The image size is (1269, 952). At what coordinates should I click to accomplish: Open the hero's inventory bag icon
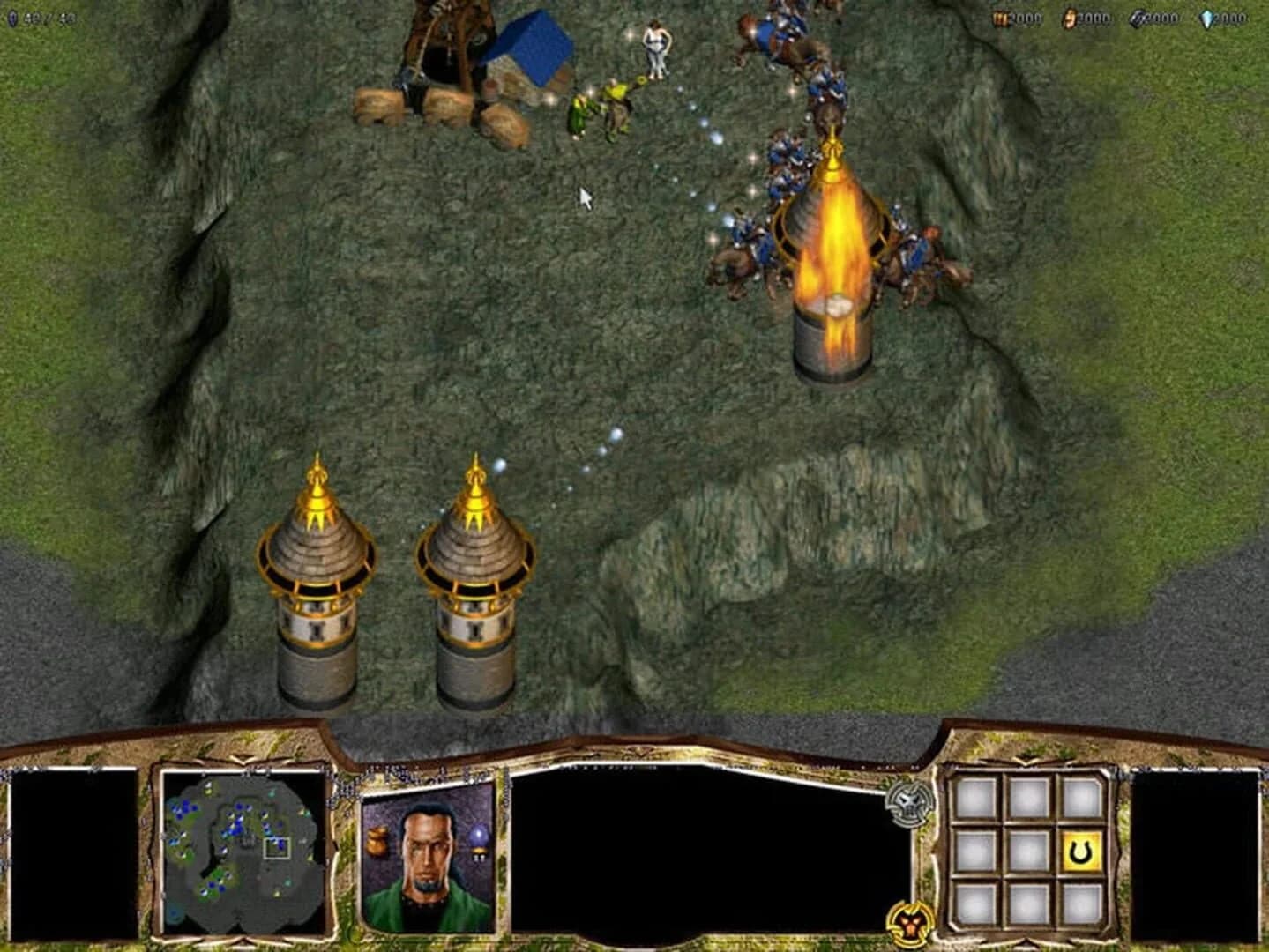click(x=377, y=839)
